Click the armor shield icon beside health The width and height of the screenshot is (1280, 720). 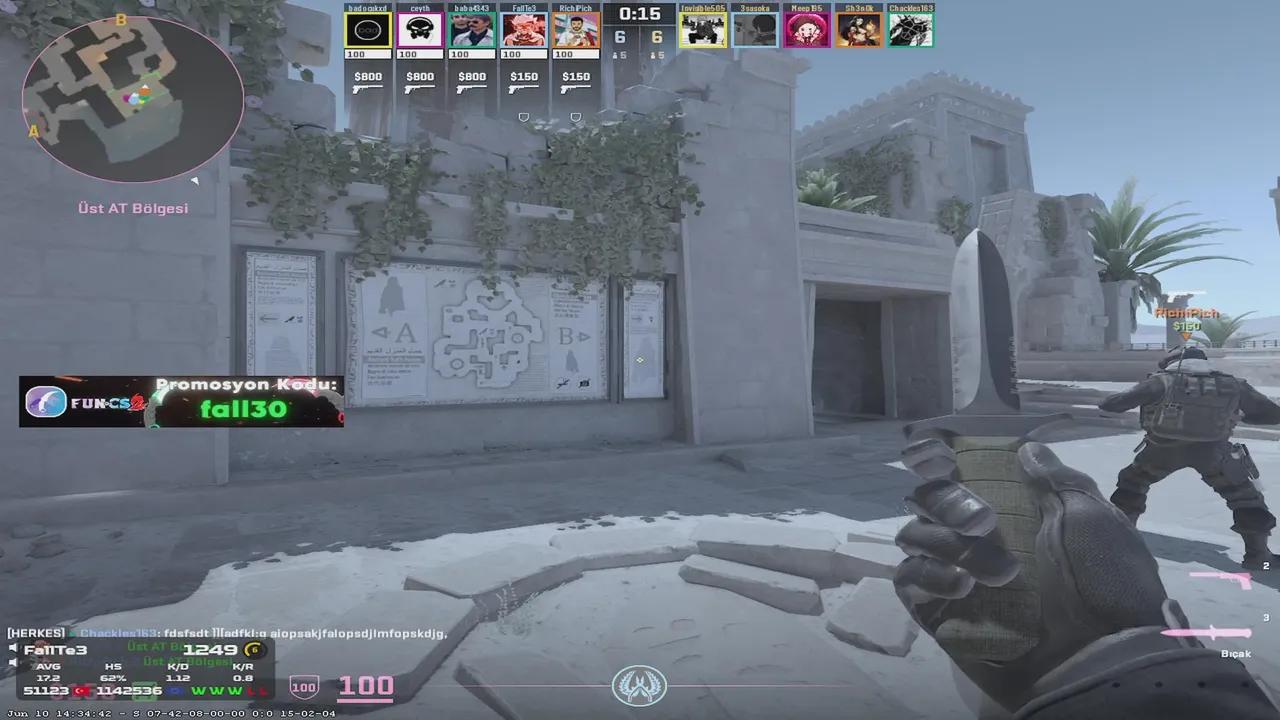click(303, 687)
